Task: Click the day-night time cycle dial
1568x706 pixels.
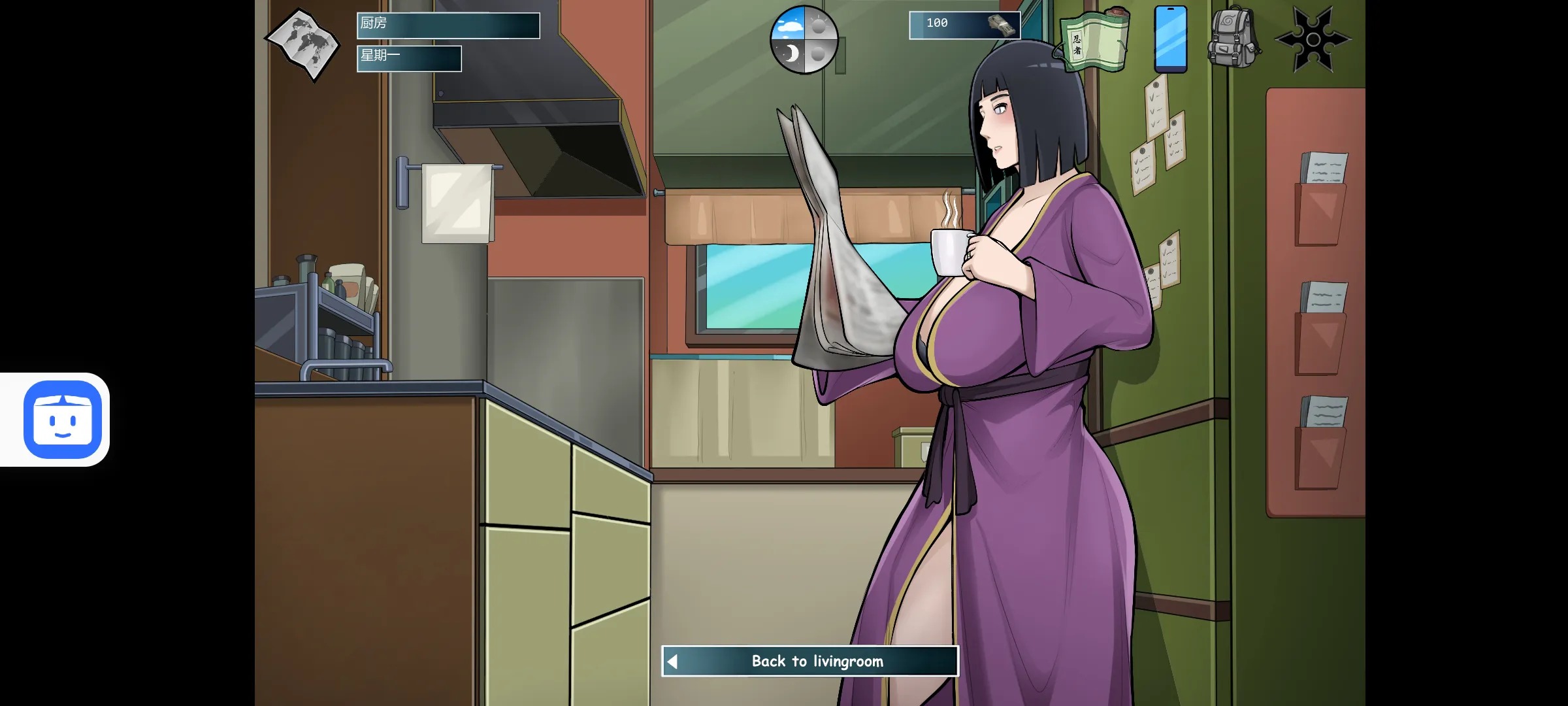Action: [804, 40]
